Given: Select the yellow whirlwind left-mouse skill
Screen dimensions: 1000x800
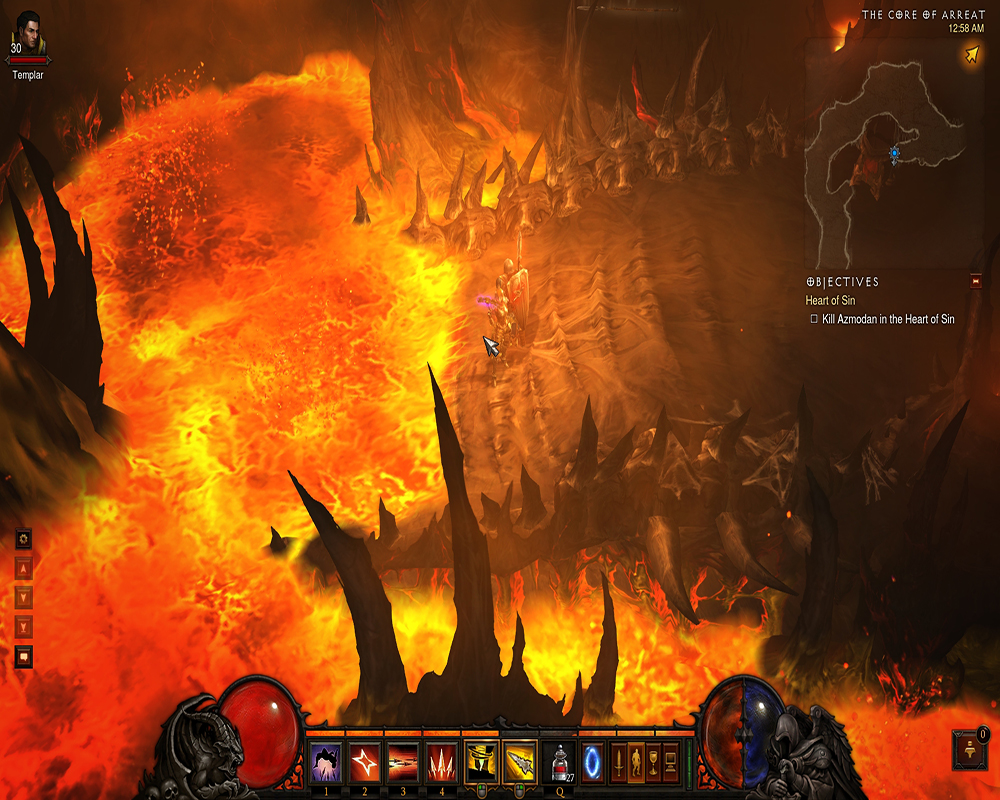Looking at the screenshot, I should pyautogui.click(x=481, y=761).
